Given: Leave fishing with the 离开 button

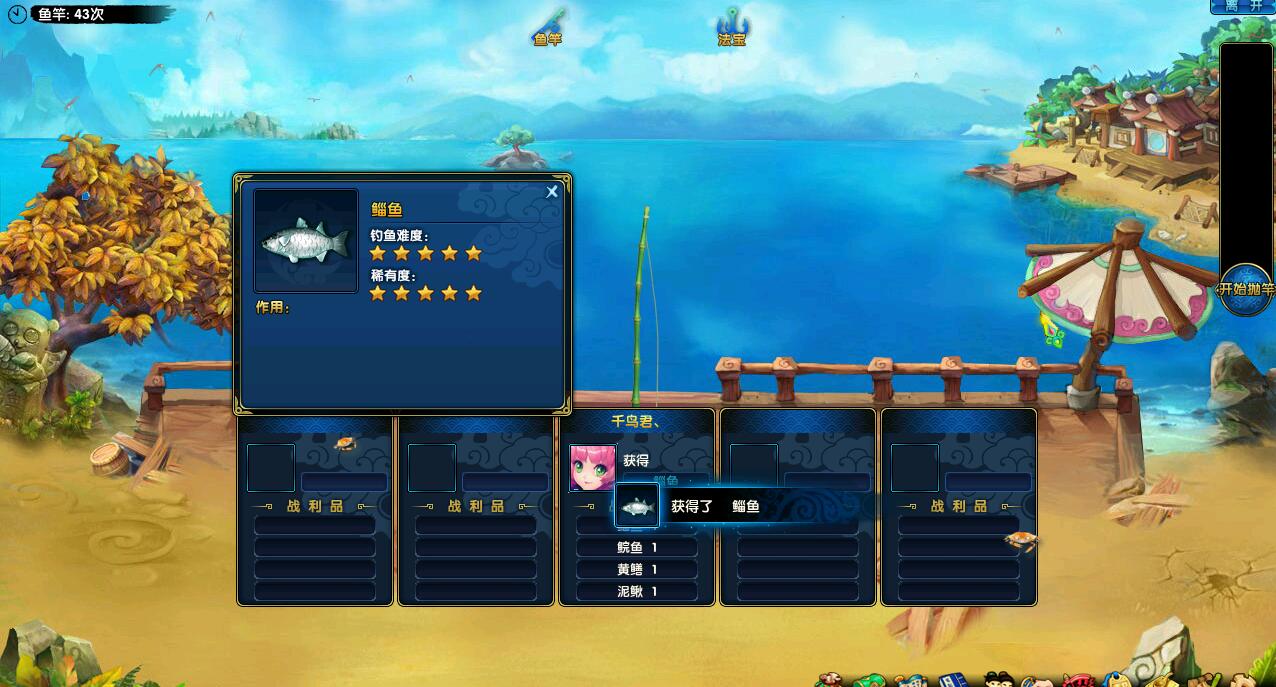Looking at the screenshot, I should pyautogui.click(x=1243, y=6).
